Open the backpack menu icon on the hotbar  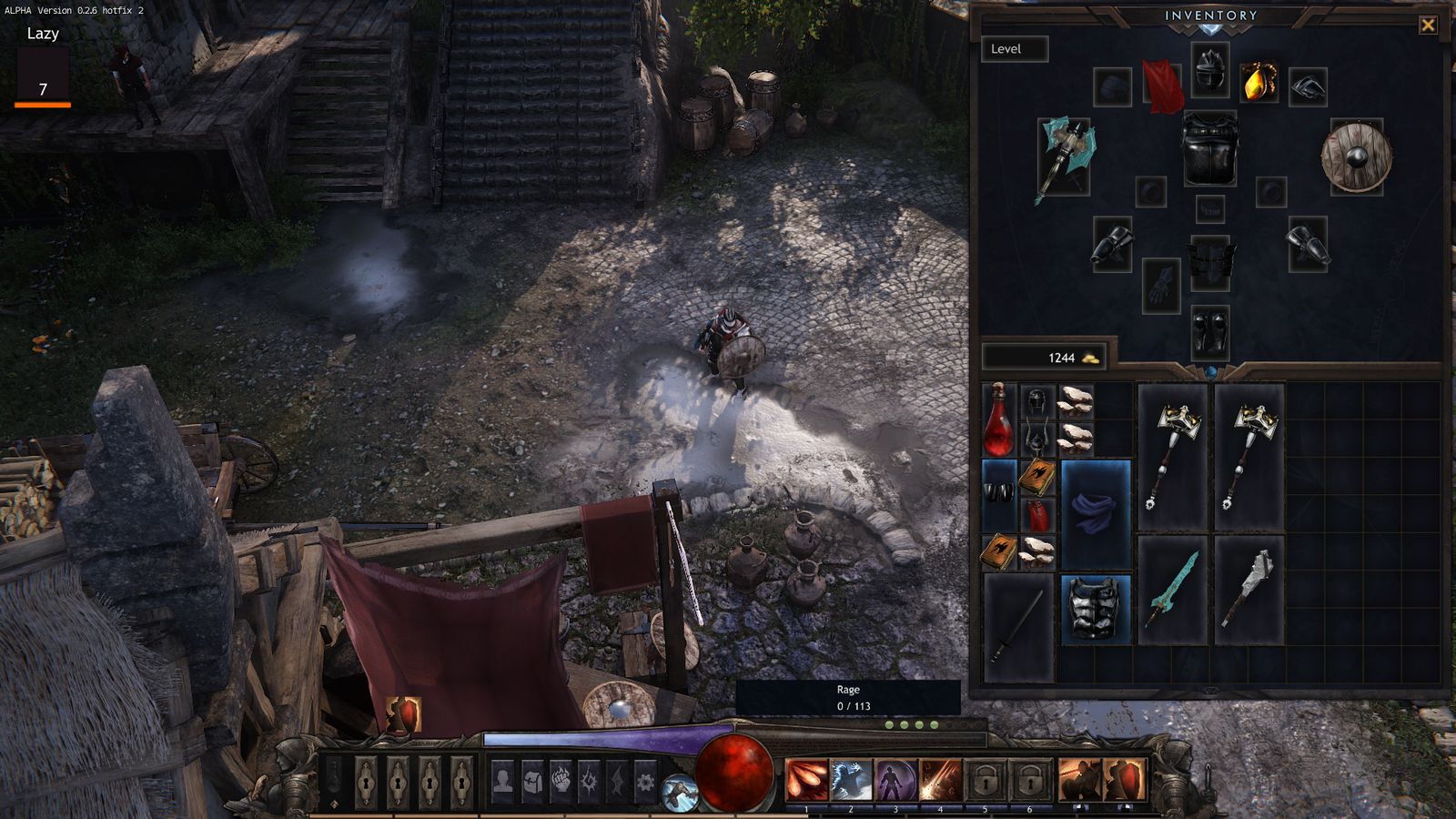pyautogui.click(x=532, y=781)
